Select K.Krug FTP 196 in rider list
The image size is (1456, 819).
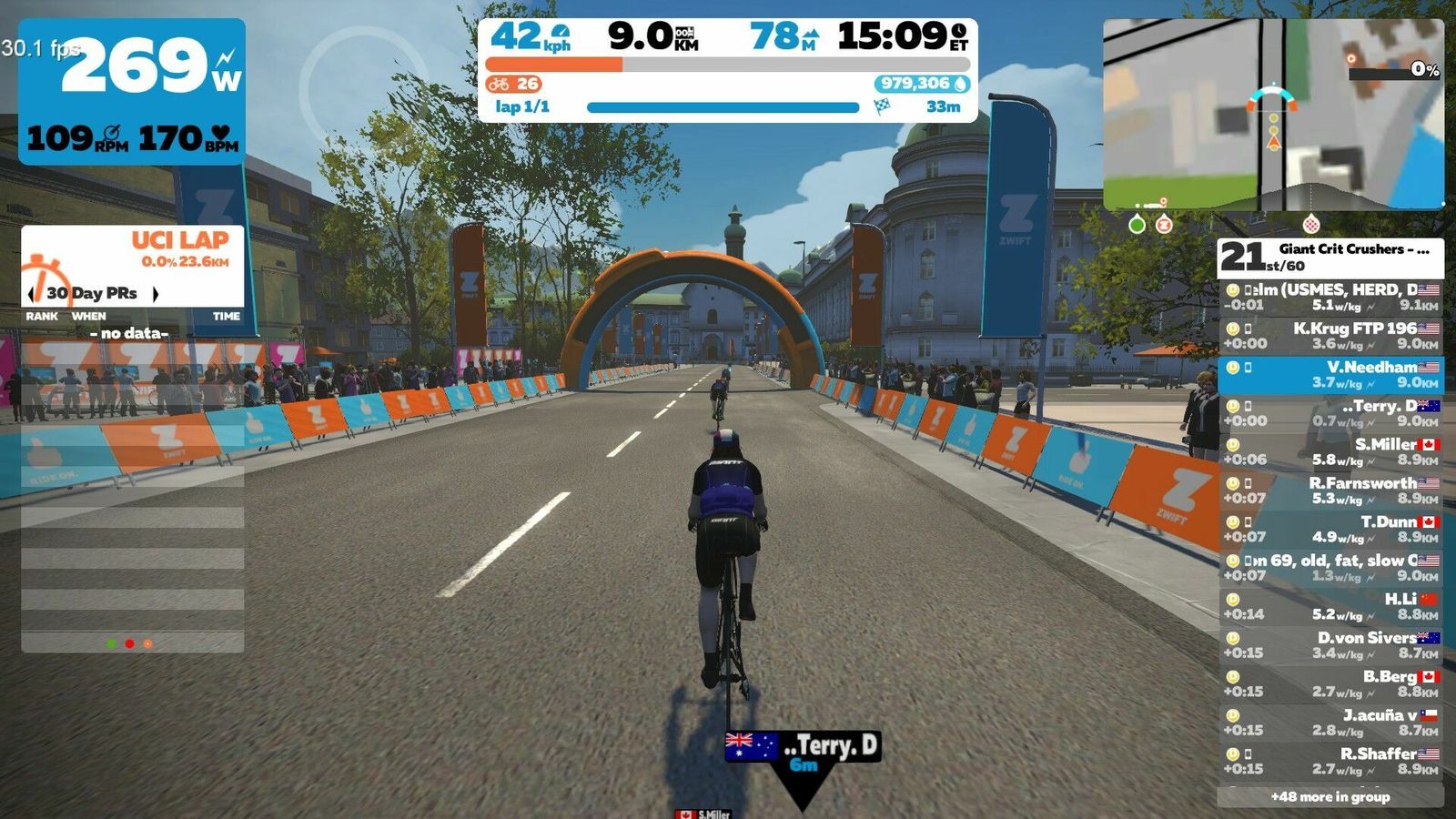tap(1330, 336)
